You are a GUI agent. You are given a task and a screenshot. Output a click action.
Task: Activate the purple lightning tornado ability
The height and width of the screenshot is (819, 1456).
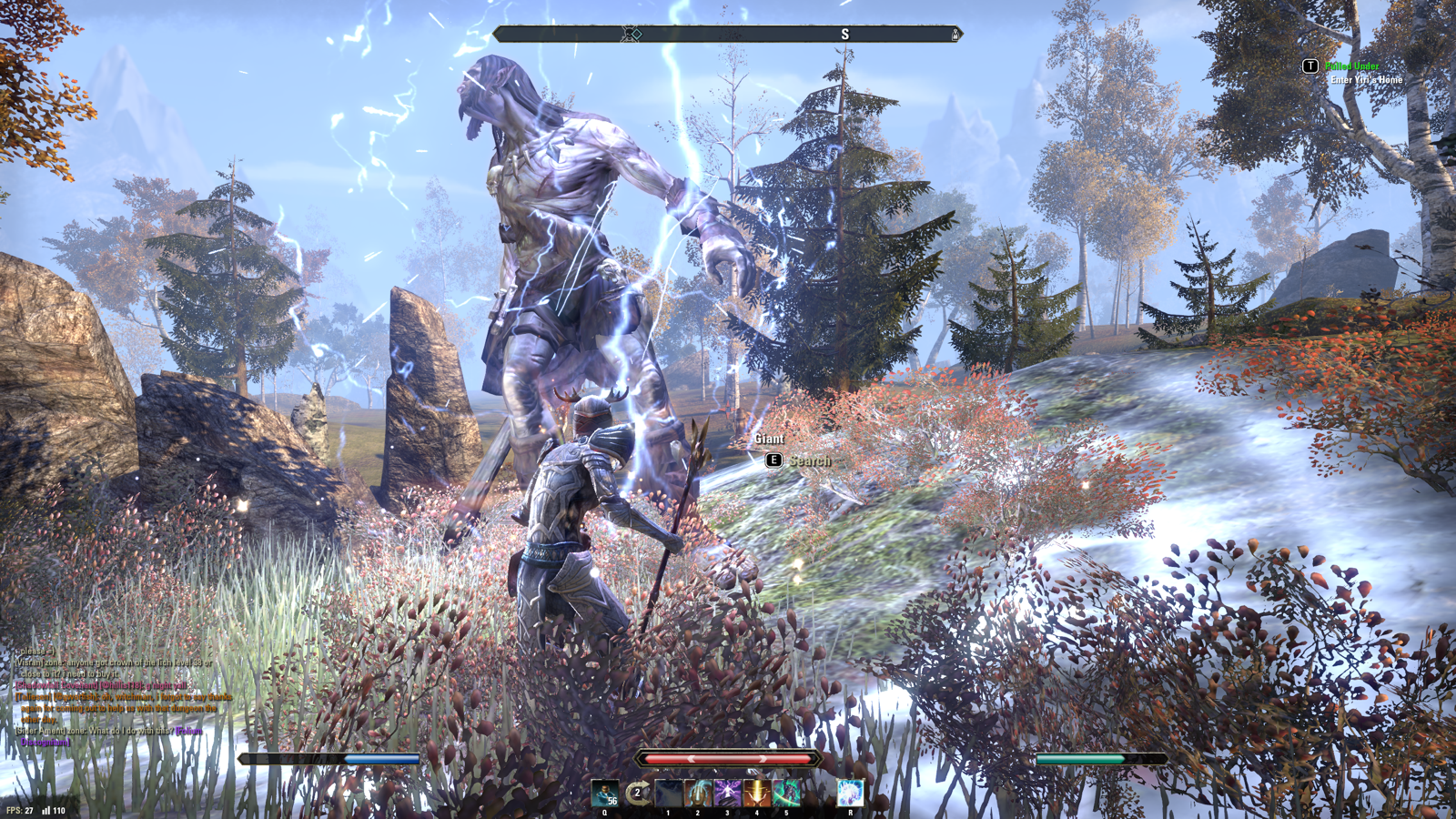[x=727, y=793]
